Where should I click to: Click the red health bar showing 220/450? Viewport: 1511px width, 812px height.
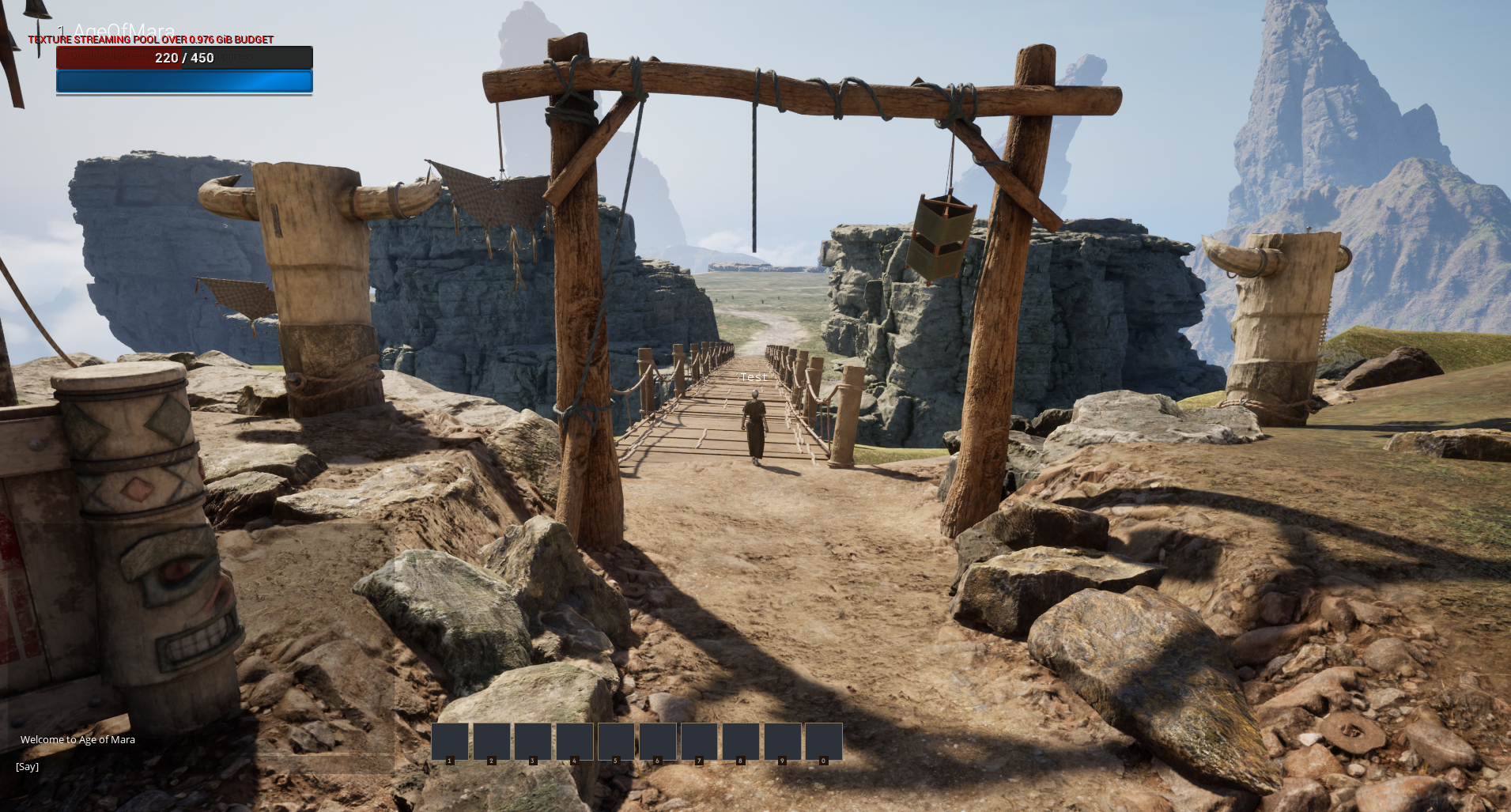(183, 58)
